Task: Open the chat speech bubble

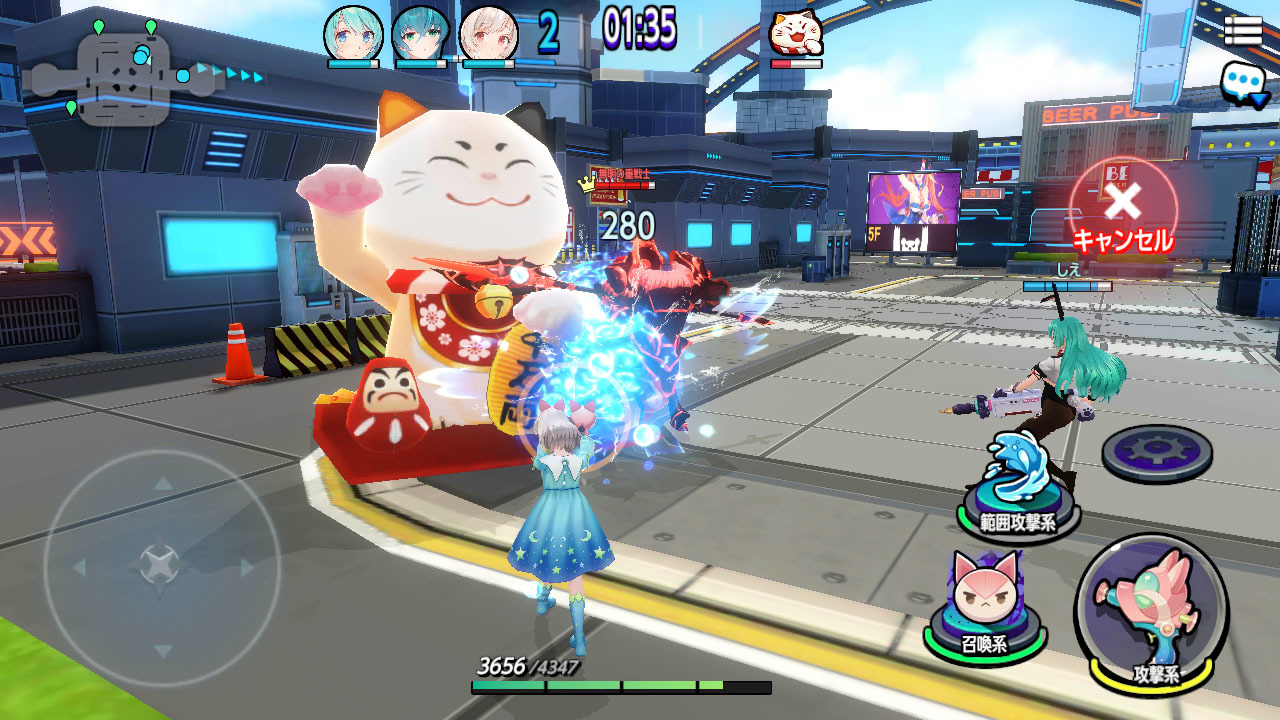Action: click(x=1243, y=83)
